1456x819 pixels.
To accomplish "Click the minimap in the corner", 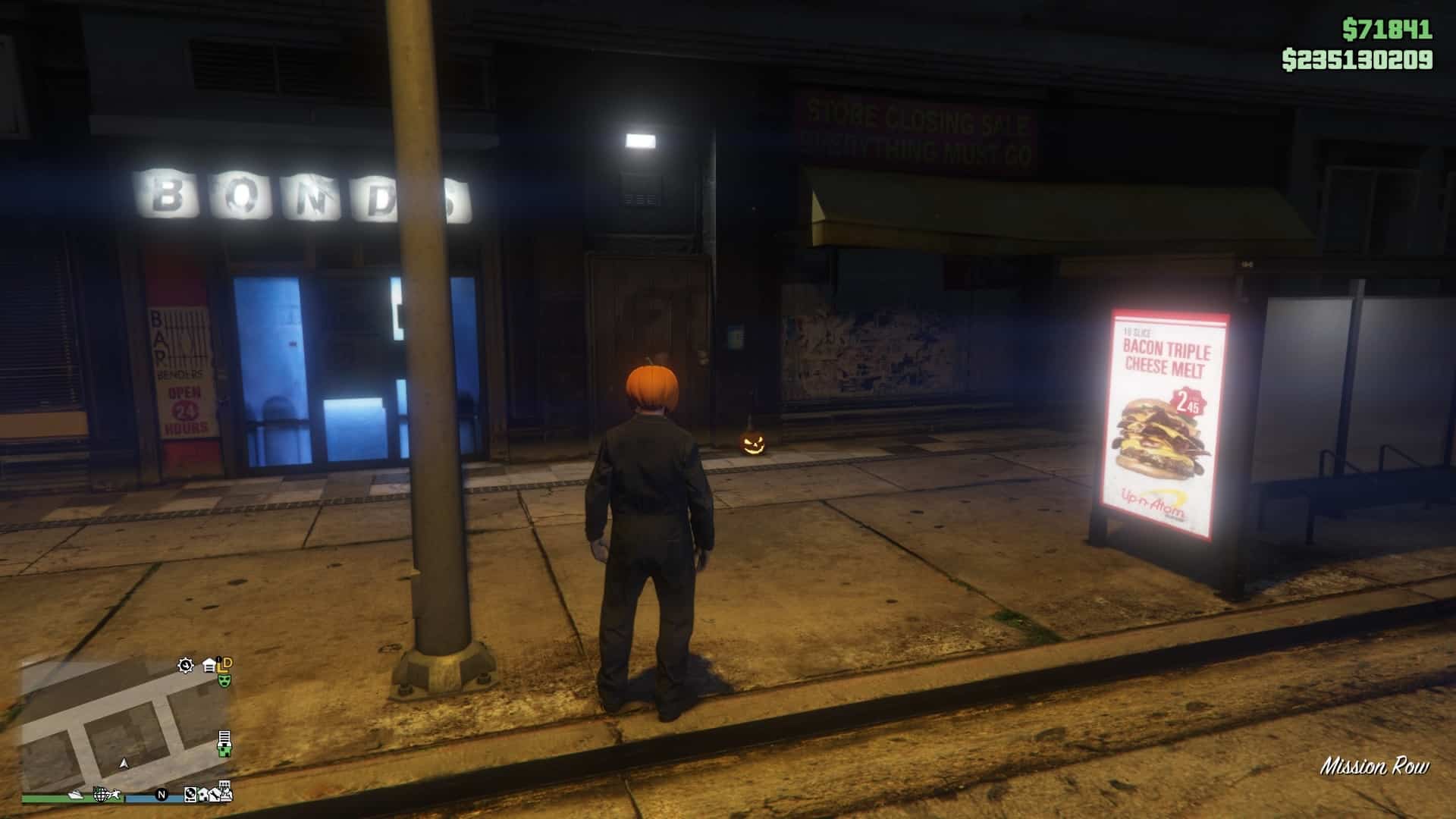I will [125, 726].
